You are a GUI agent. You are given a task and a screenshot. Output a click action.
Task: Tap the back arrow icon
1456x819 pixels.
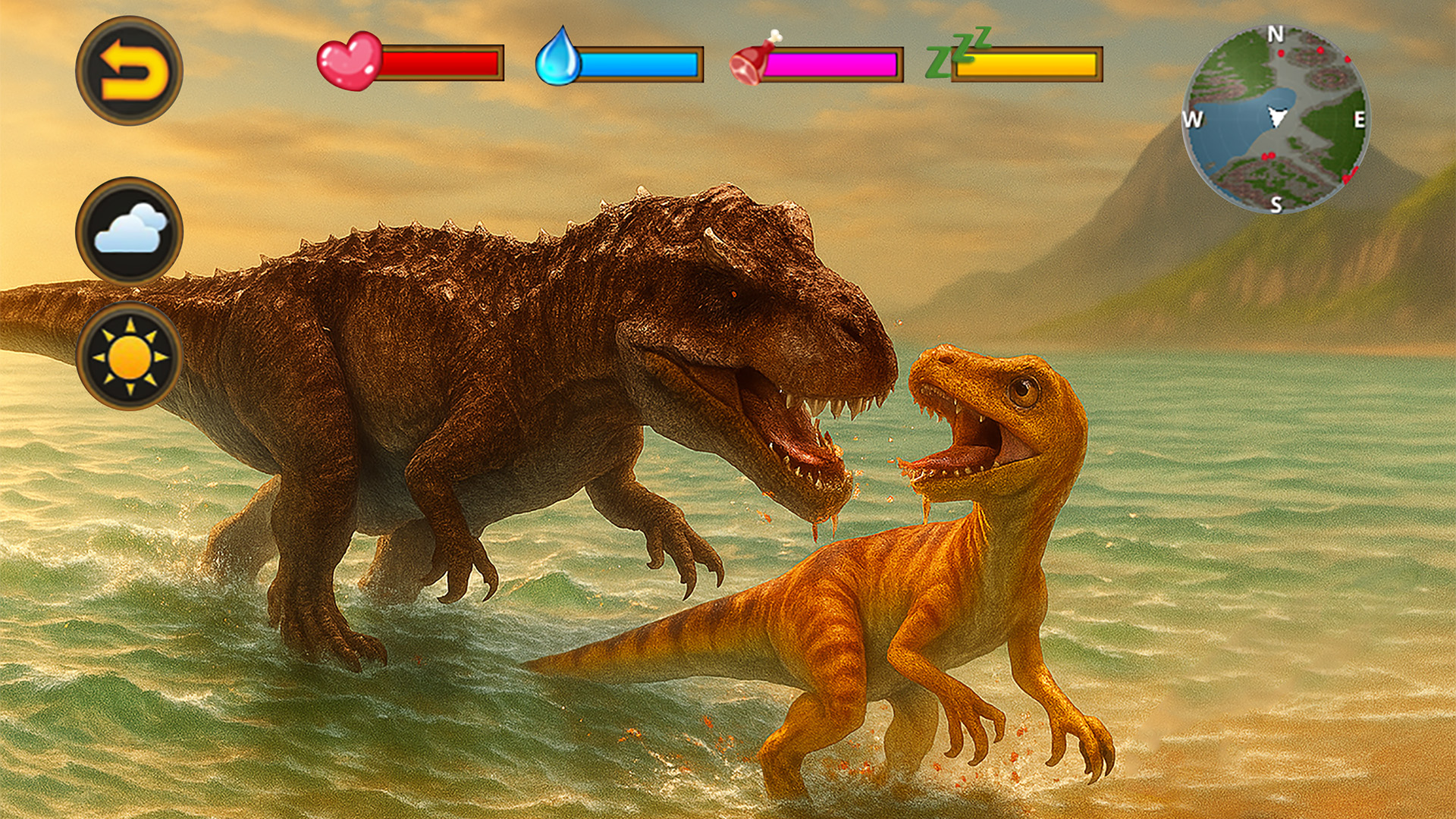(130, 68)
